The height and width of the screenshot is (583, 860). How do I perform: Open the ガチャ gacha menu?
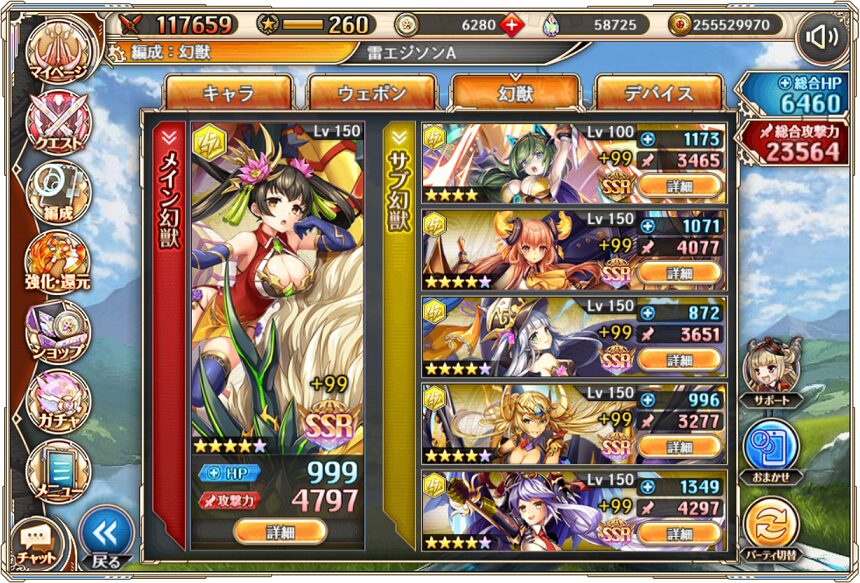57,398
